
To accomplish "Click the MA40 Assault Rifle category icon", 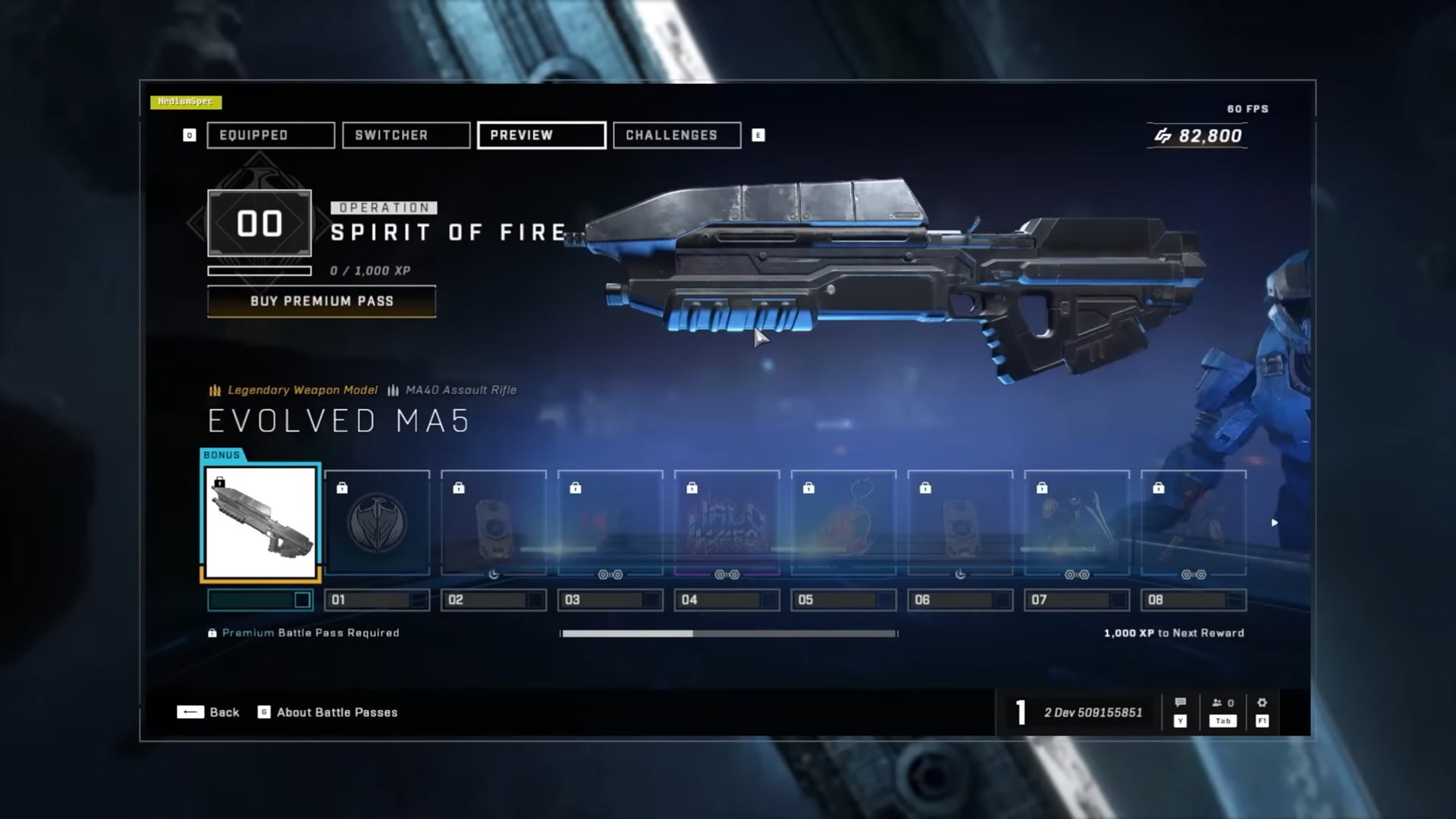I will point(393,391).
